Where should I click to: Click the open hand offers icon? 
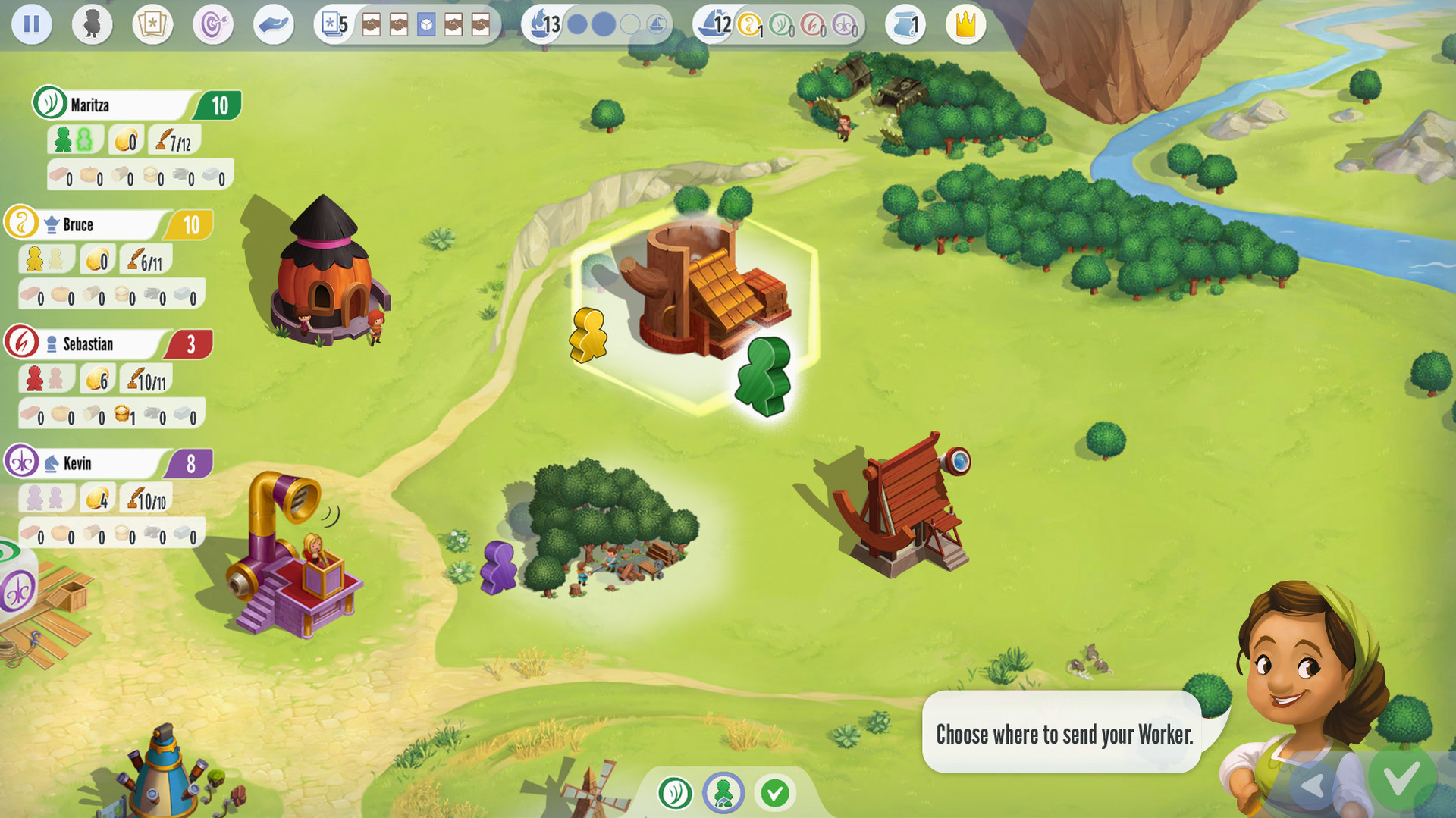[273, 25]
